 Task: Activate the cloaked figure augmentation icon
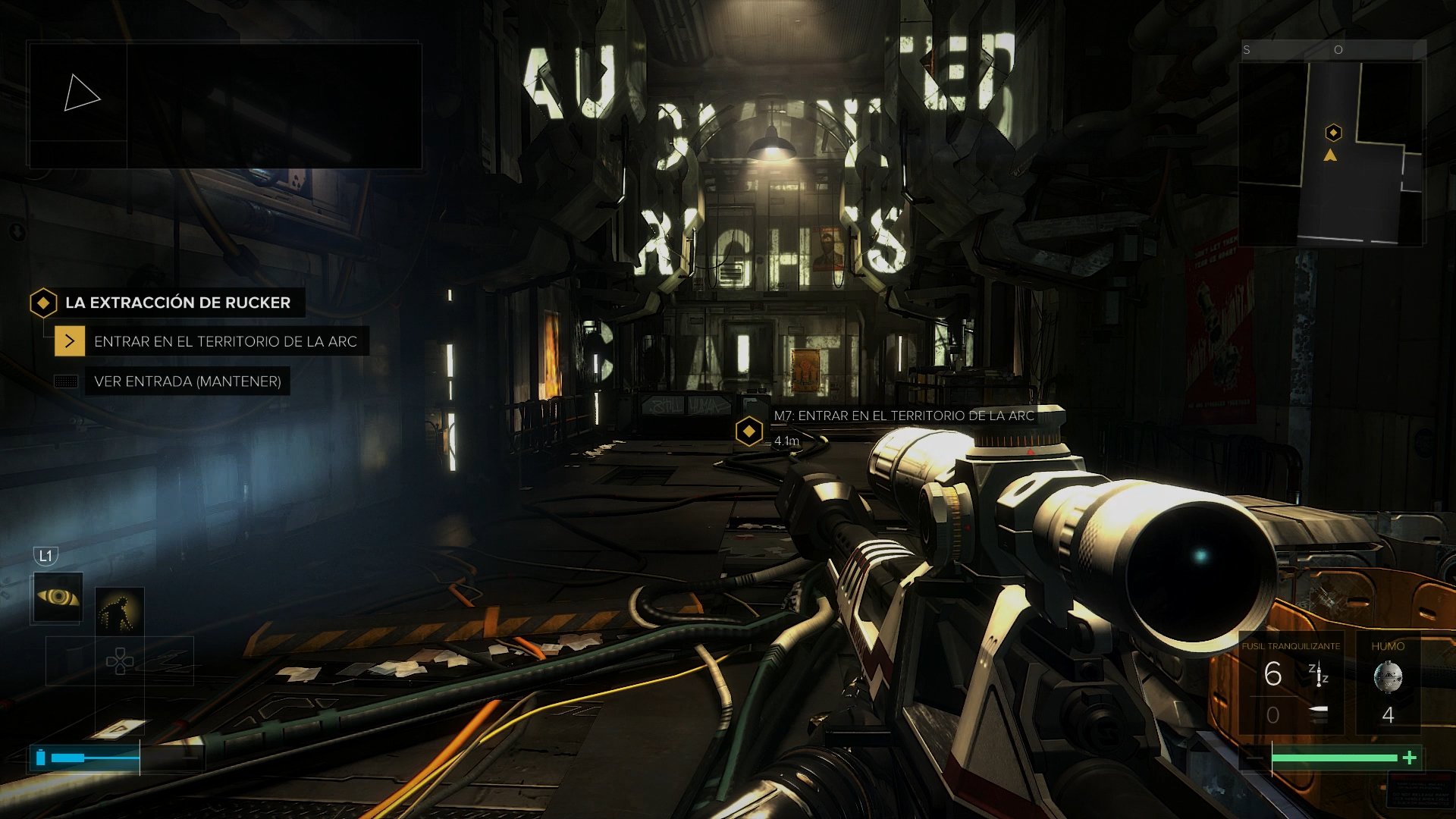[x=120, y=611]
